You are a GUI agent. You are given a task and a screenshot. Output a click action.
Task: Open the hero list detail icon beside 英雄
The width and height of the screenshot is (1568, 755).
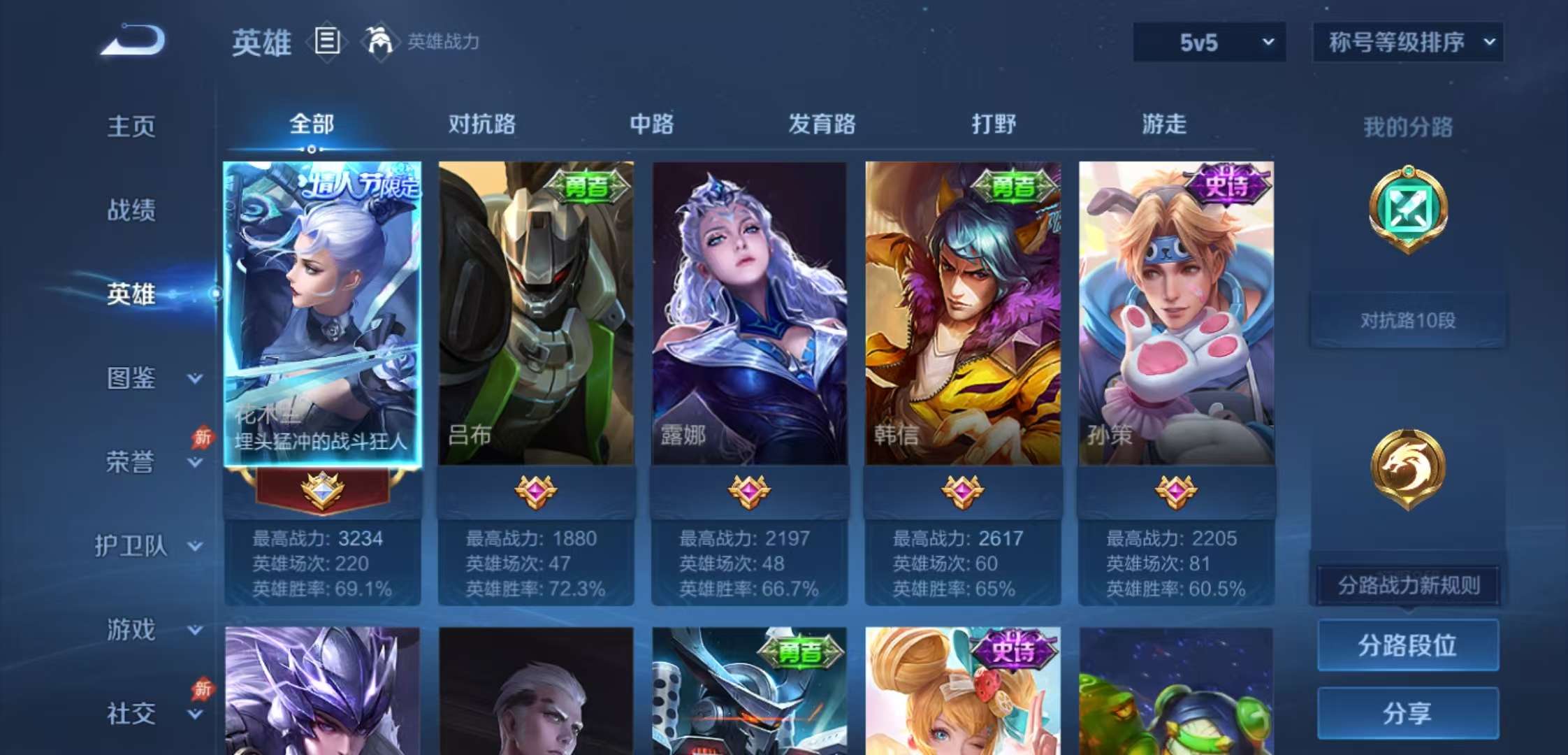click(x=326, y=42)
